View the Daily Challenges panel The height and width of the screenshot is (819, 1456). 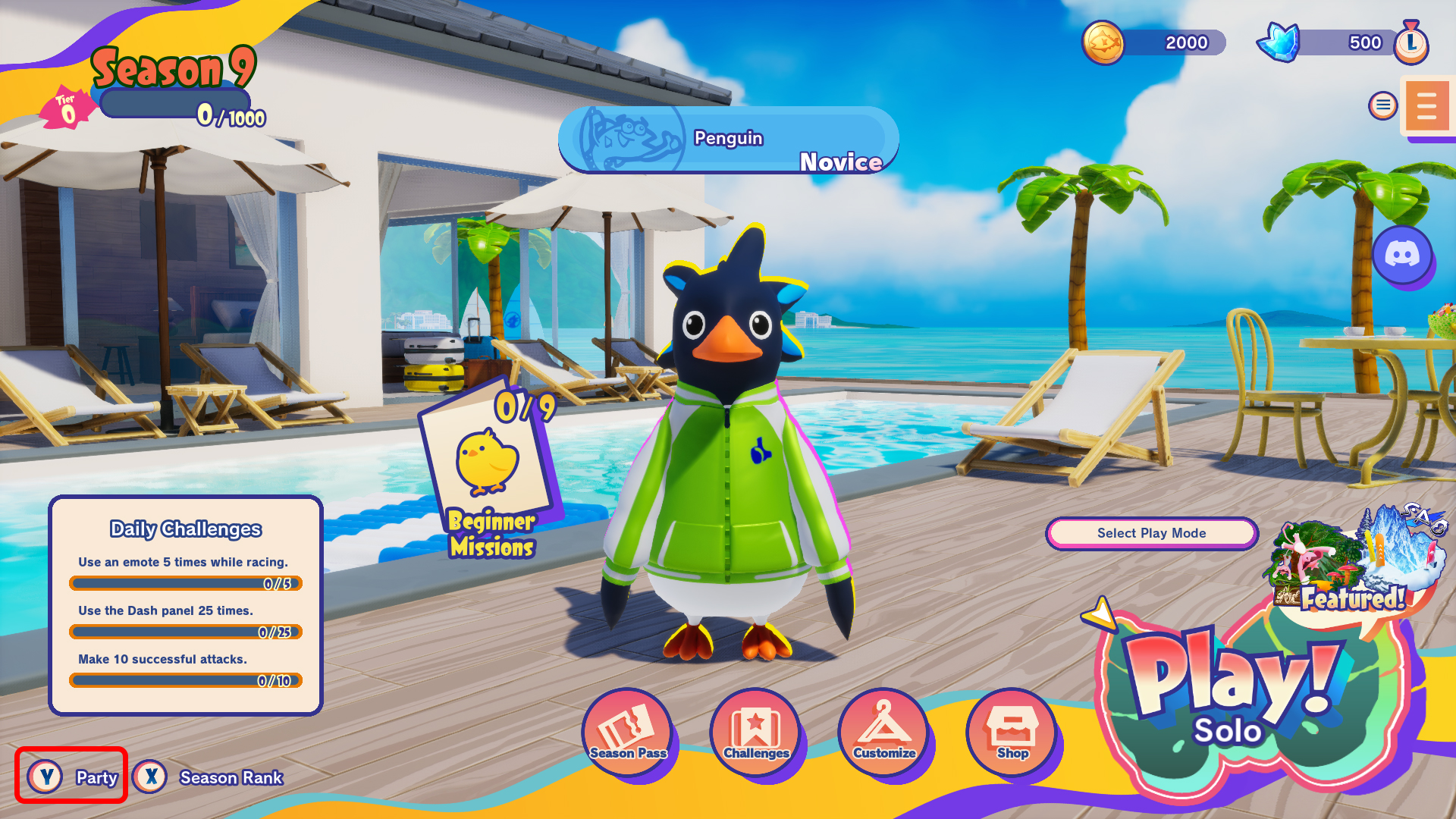(x=186, y=605)
